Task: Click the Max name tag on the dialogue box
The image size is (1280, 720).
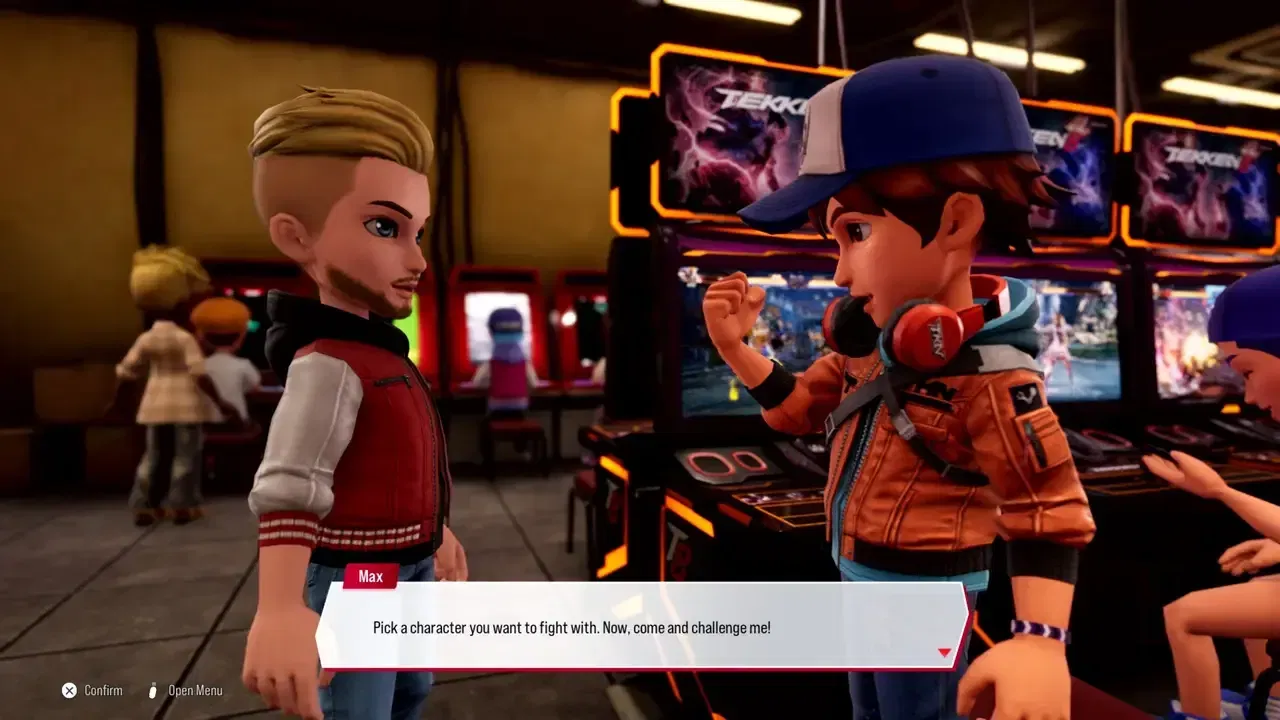Action: pyautogui.click(x=371, y=576)
